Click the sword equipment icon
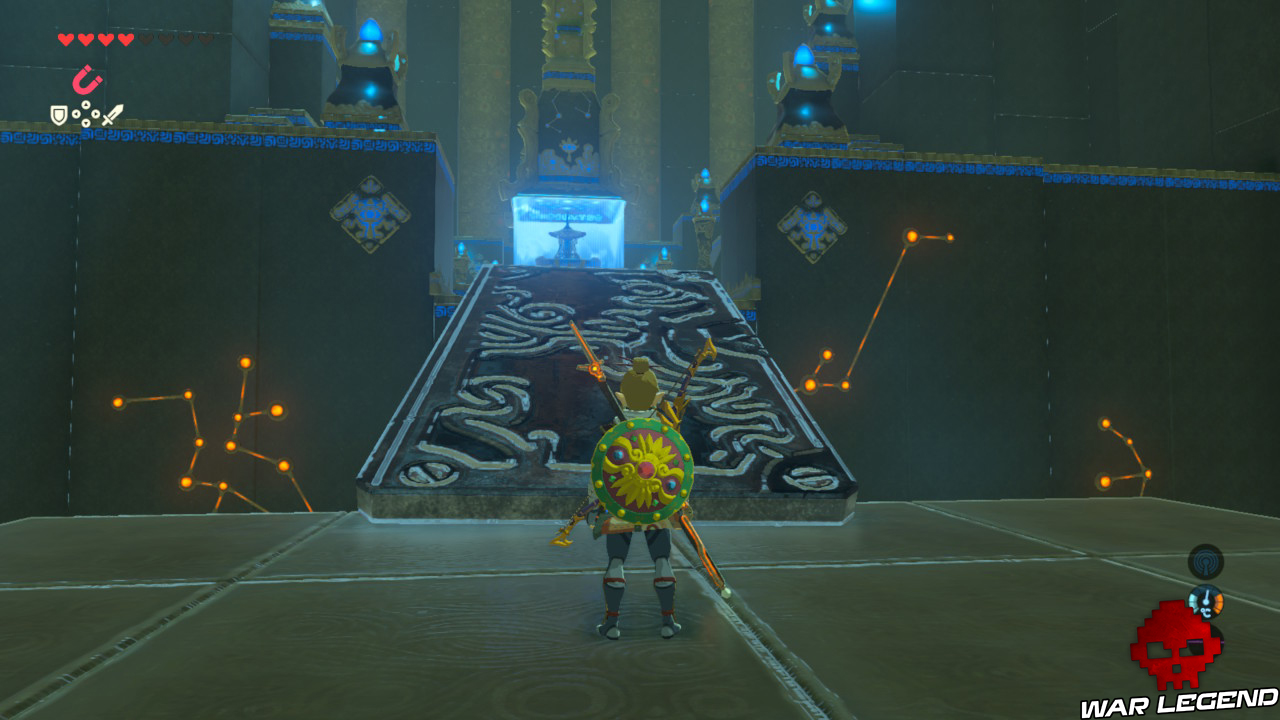Screen dimensions: 1280x720 [113, 113]
